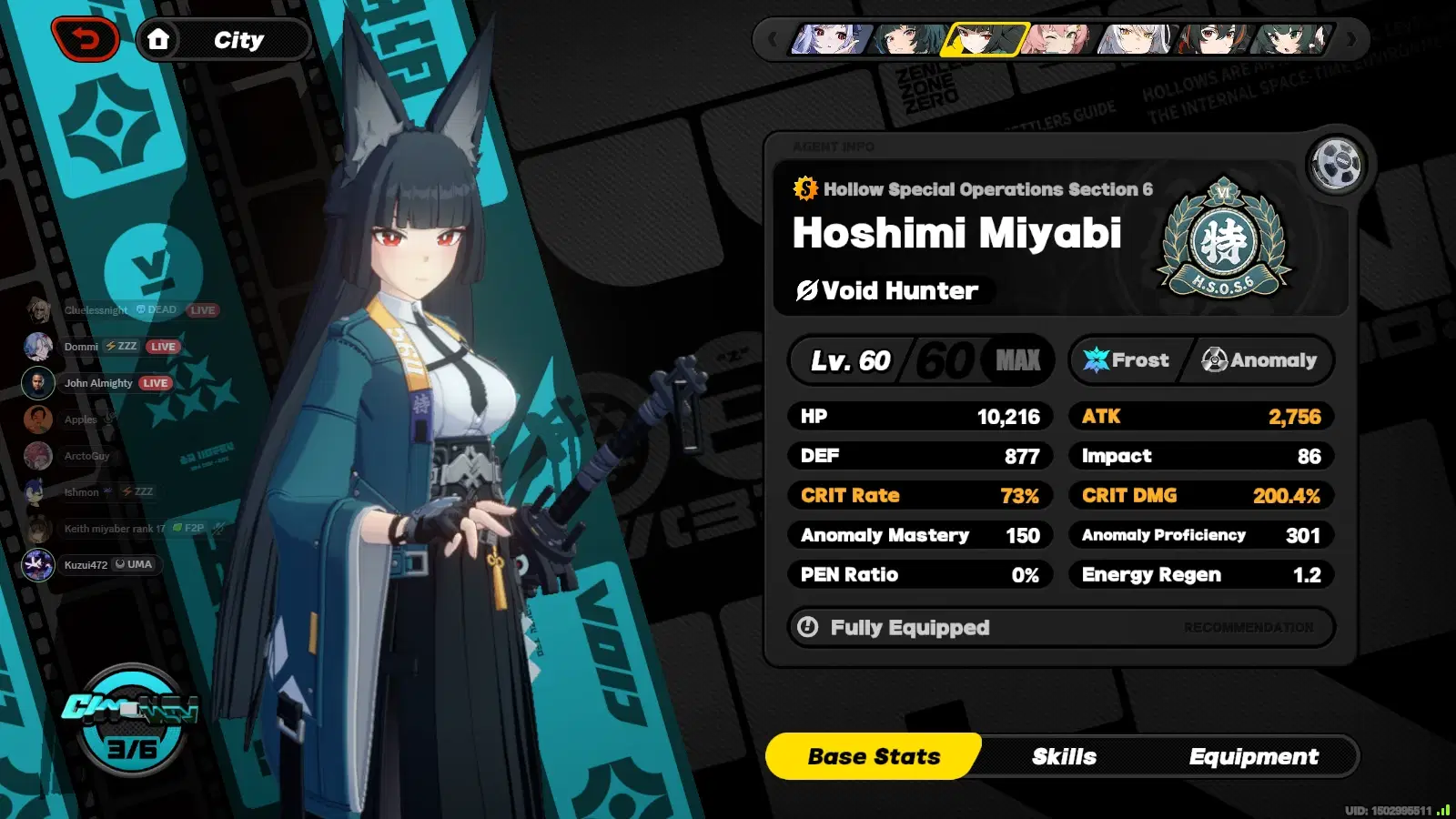Click the Fully Equipped button

tap(909, 627)
